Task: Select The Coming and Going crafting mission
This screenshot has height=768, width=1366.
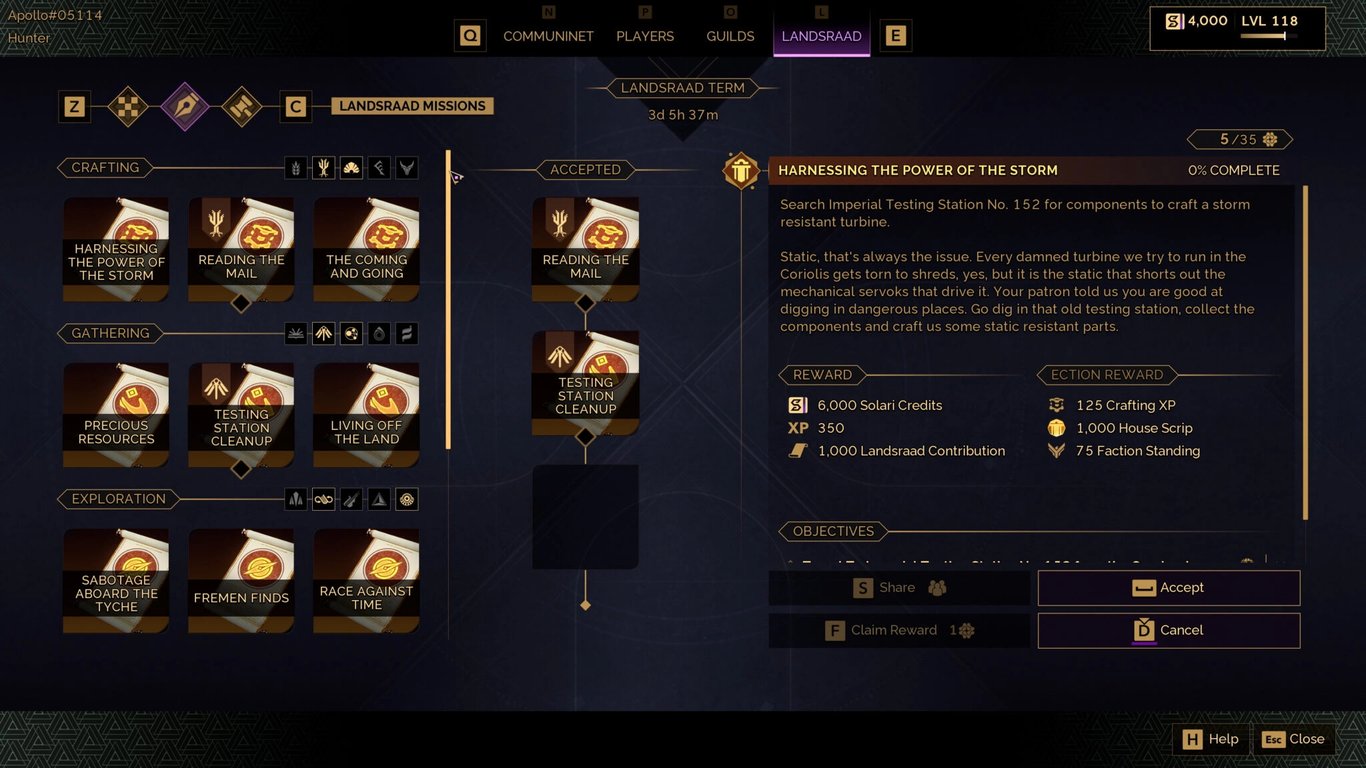Action: click(366, 249)
